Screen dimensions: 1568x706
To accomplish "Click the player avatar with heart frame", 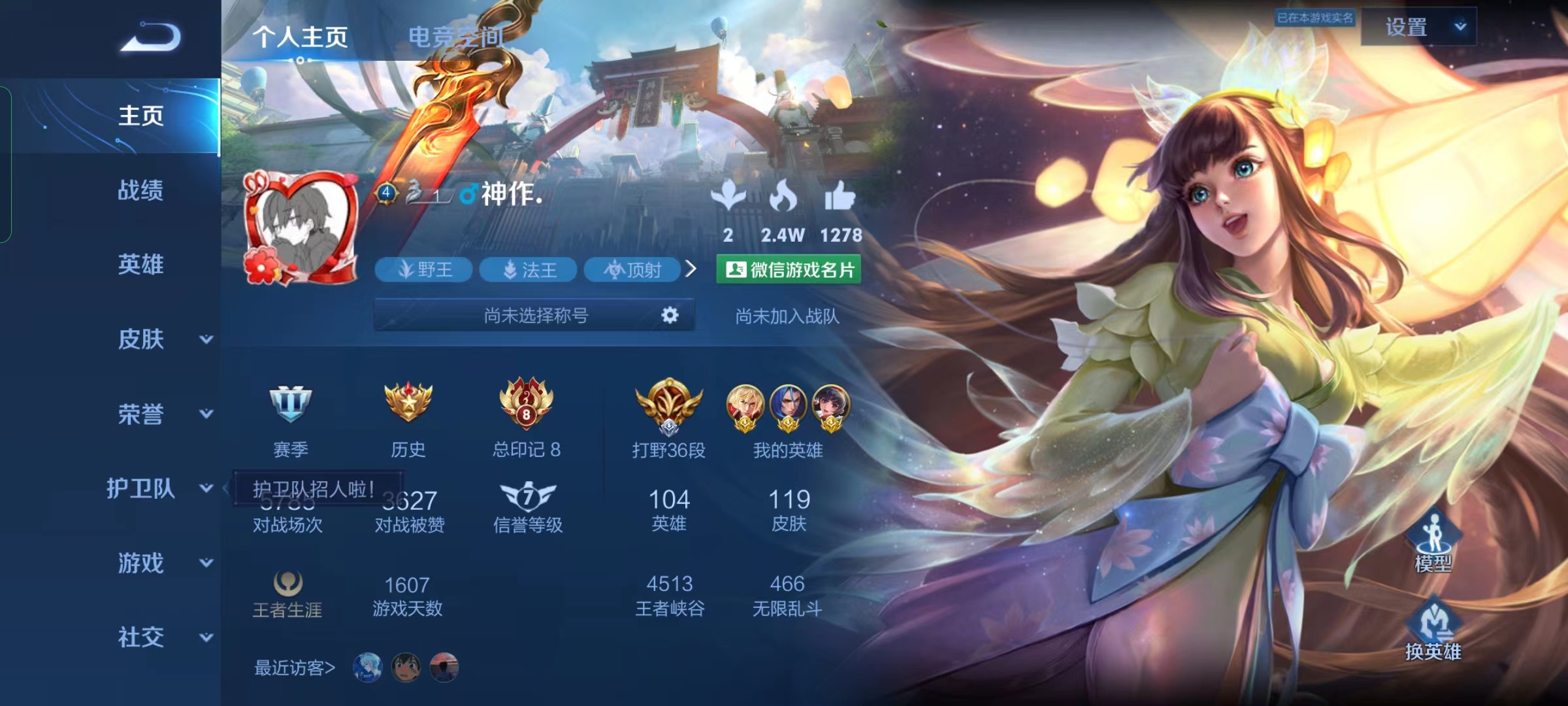I will pos(301,229).
